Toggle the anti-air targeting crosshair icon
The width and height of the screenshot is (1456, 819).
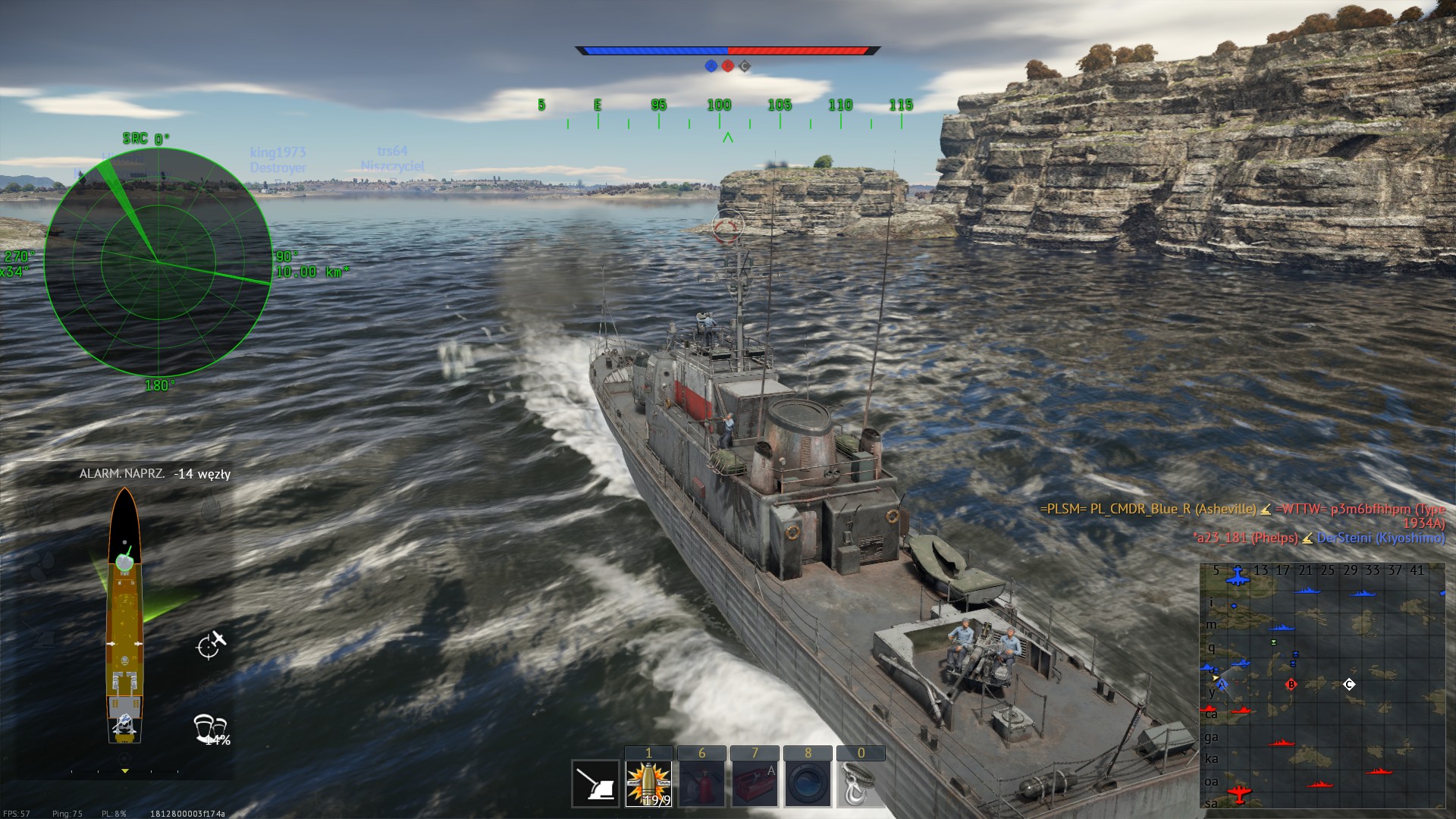[211, 645]
